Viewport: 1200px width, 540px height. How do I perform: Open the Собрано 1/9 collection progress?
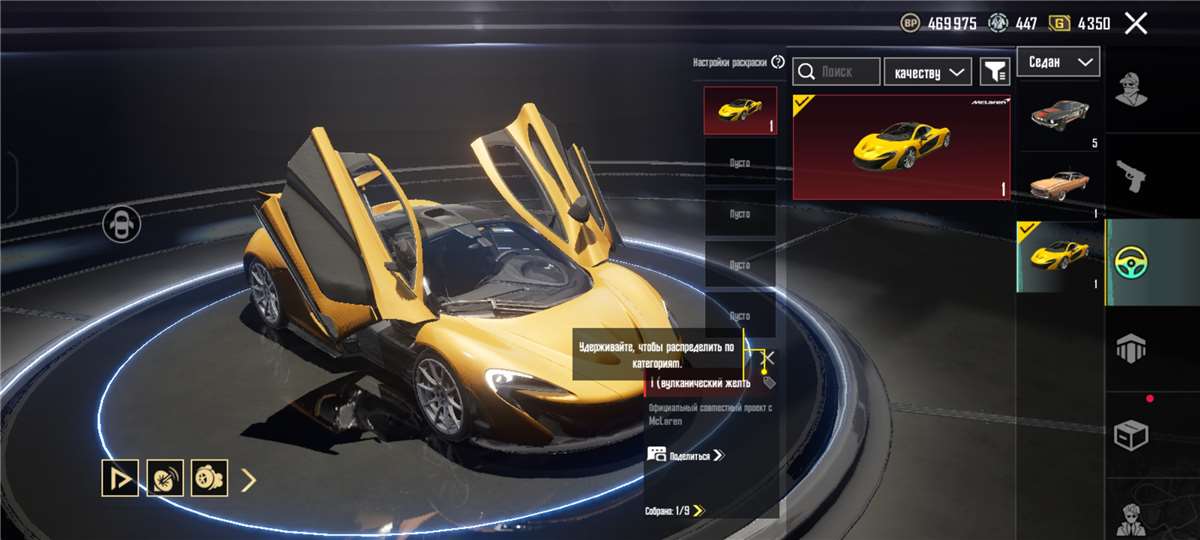[x=675, y=511]
